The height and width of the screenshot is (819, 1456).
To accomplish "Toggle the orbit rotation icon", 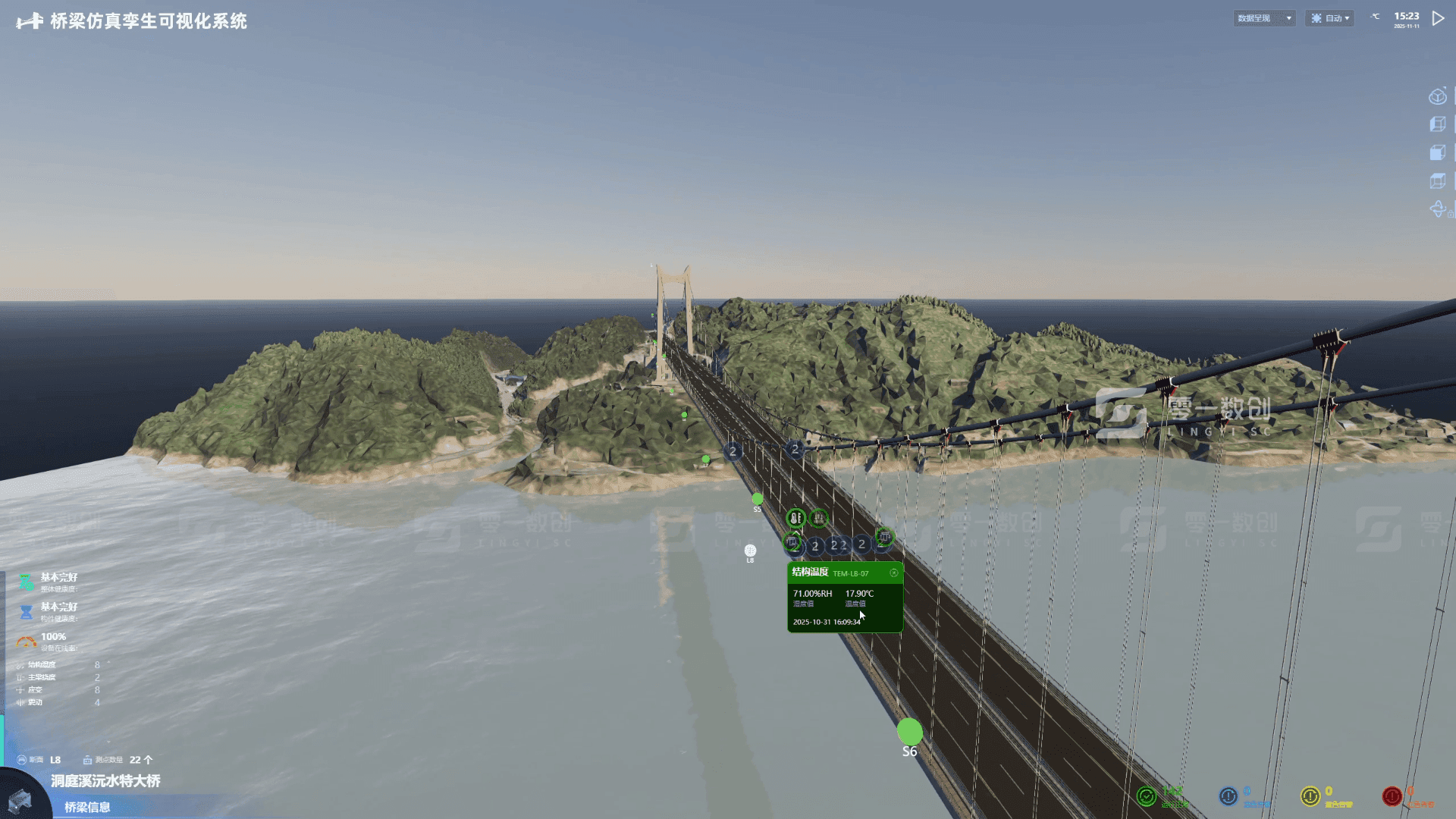I will 1437,209.
